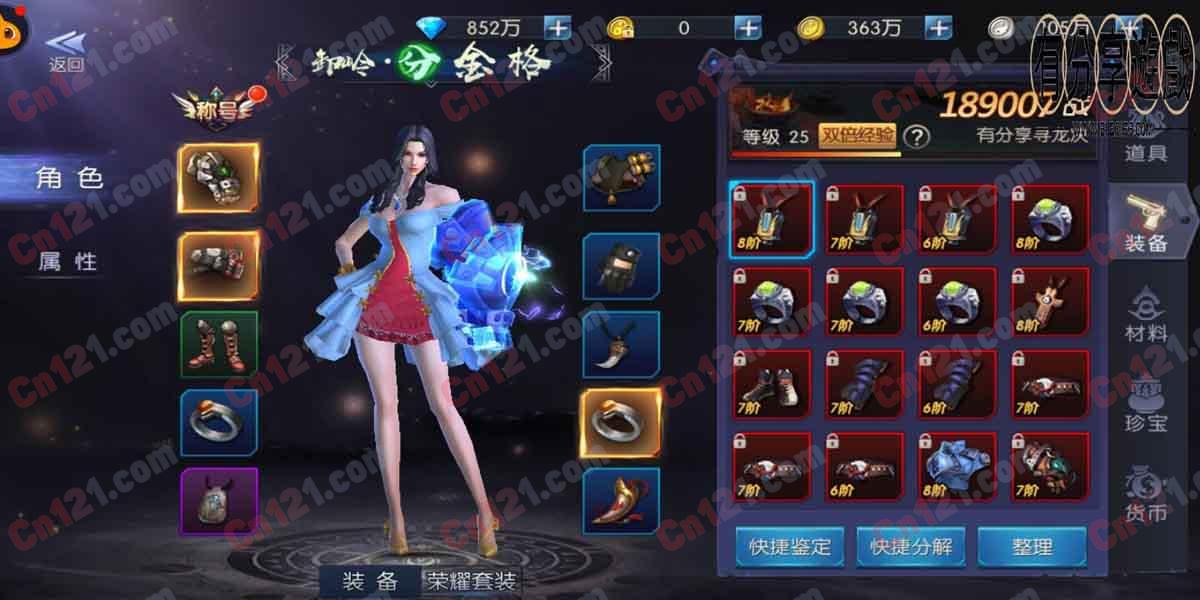Show help via the question mark icon
Image resolution: width=1200 pixels, height=600 pixels.
tap(917, 137)
